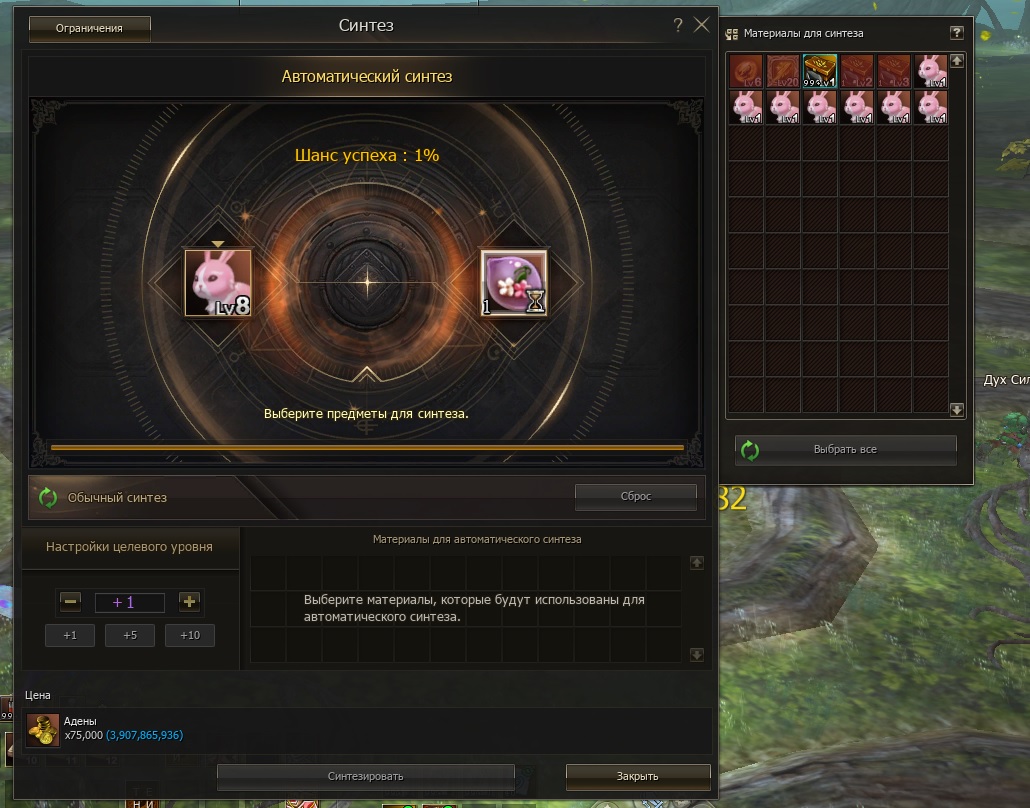This screenshot has width=1030, height=808.
Task: Click the purple flower result item slot
Action: pyautogui.click(x=514, y=284)
